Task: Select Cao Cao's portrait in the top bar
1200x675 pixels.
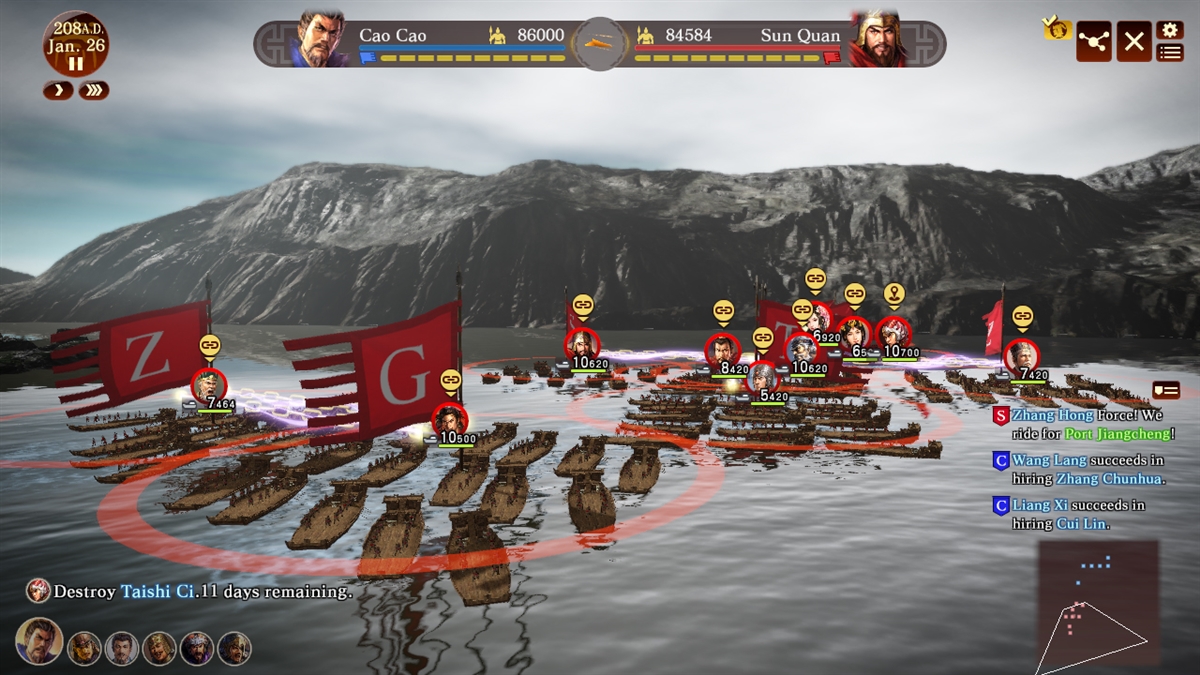Action: coord(321,40)
